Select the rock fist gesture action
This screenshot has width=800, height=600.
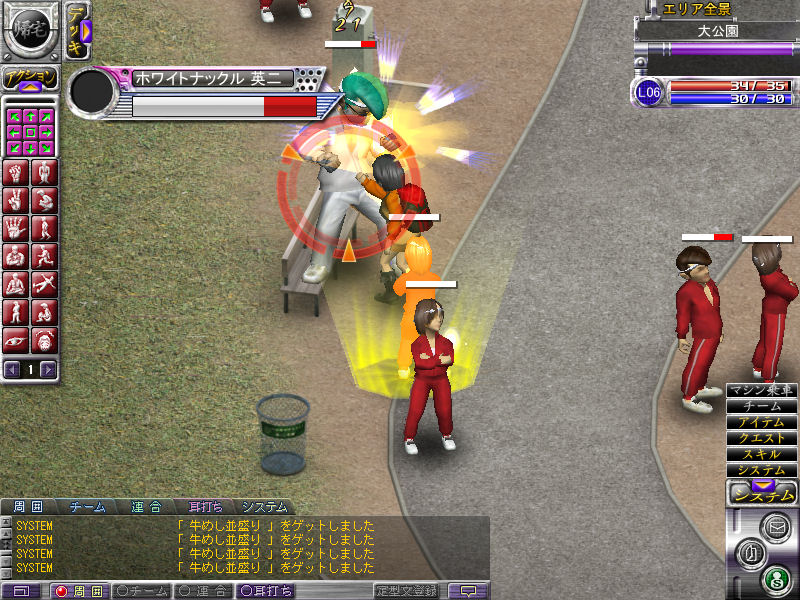coord(16,173)
